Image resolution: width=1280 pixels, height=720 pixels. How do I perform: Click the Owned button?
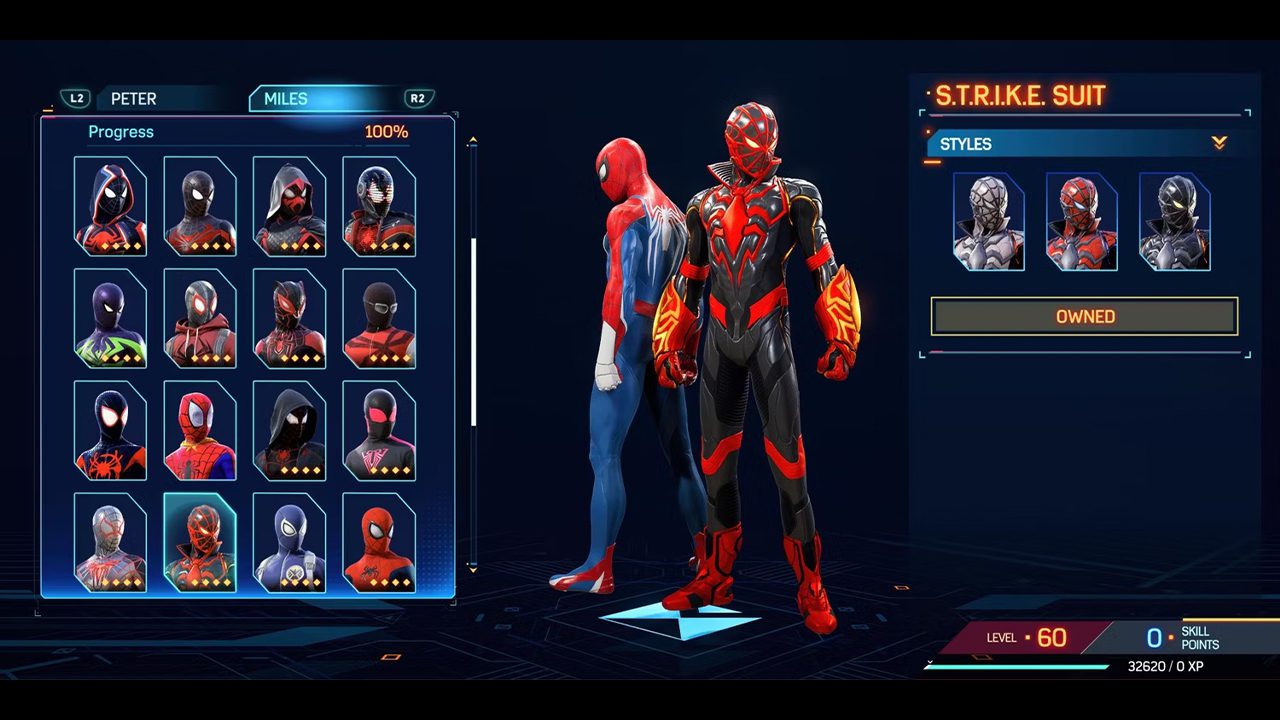(x=1084, y=316)
